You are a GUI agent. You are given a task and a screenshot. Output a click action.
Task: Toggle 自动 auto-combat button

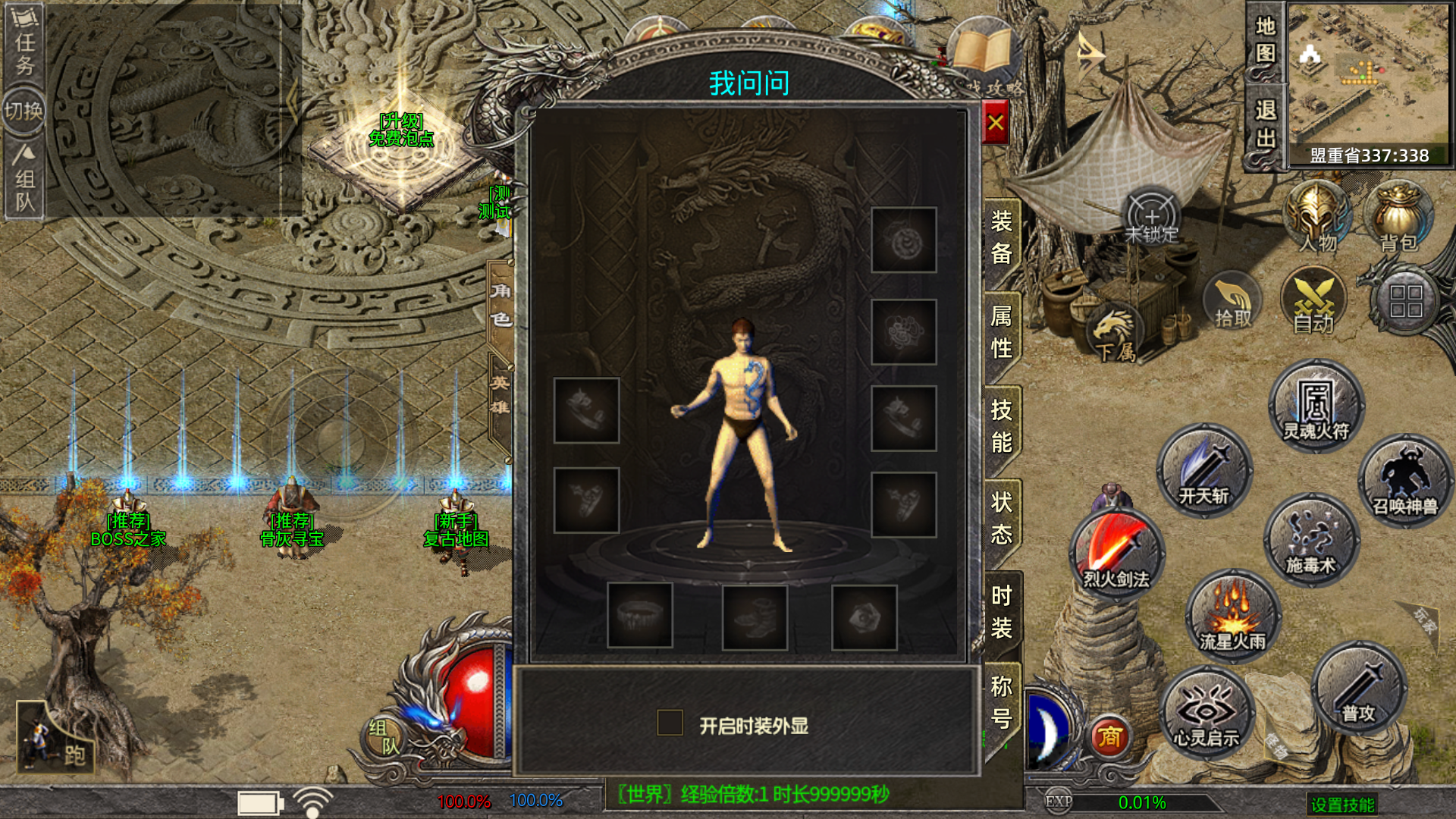pyautogui.click(x=1313, y=302)
